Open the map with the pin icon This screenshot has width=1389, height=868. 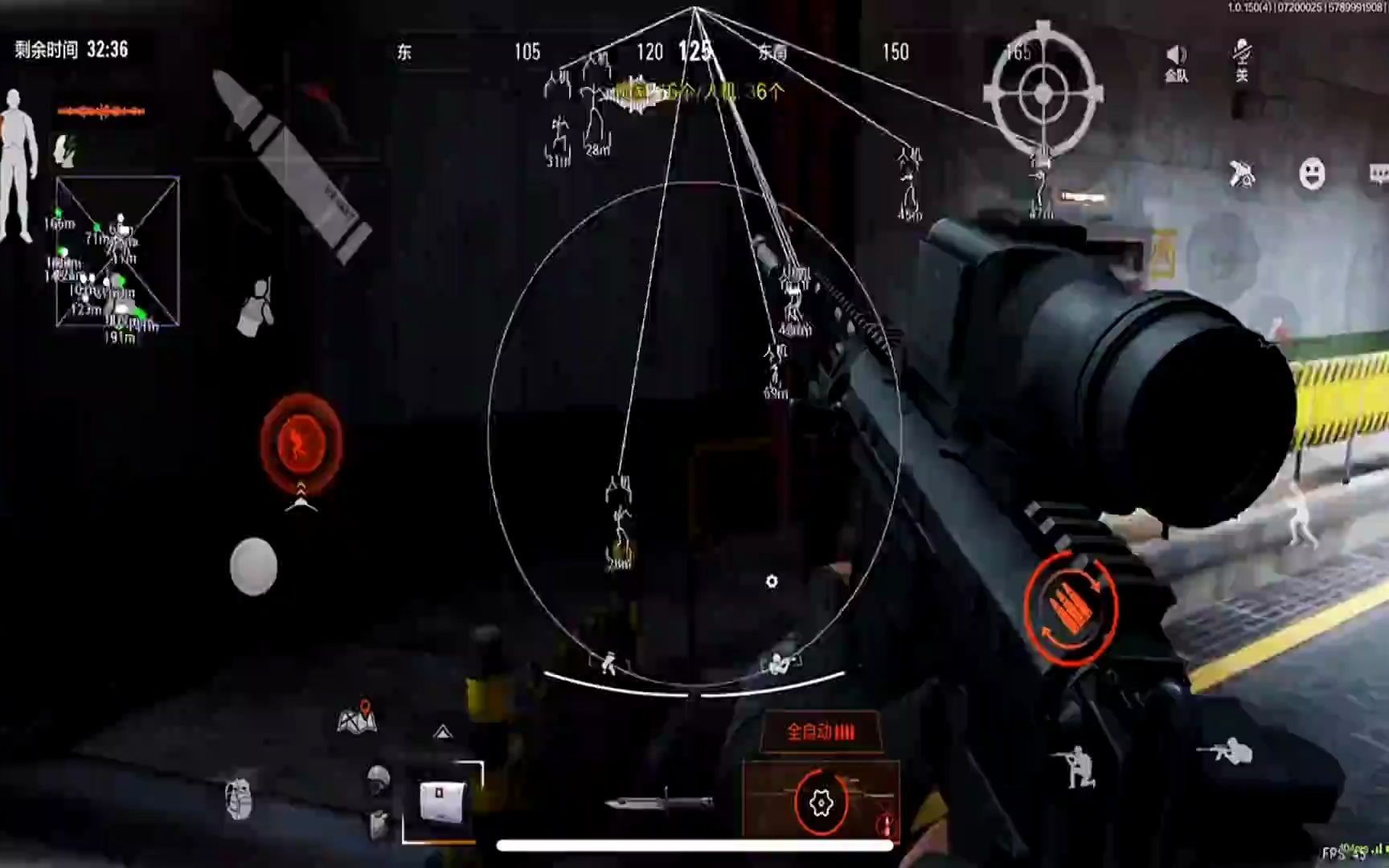[x=357, y=718]
